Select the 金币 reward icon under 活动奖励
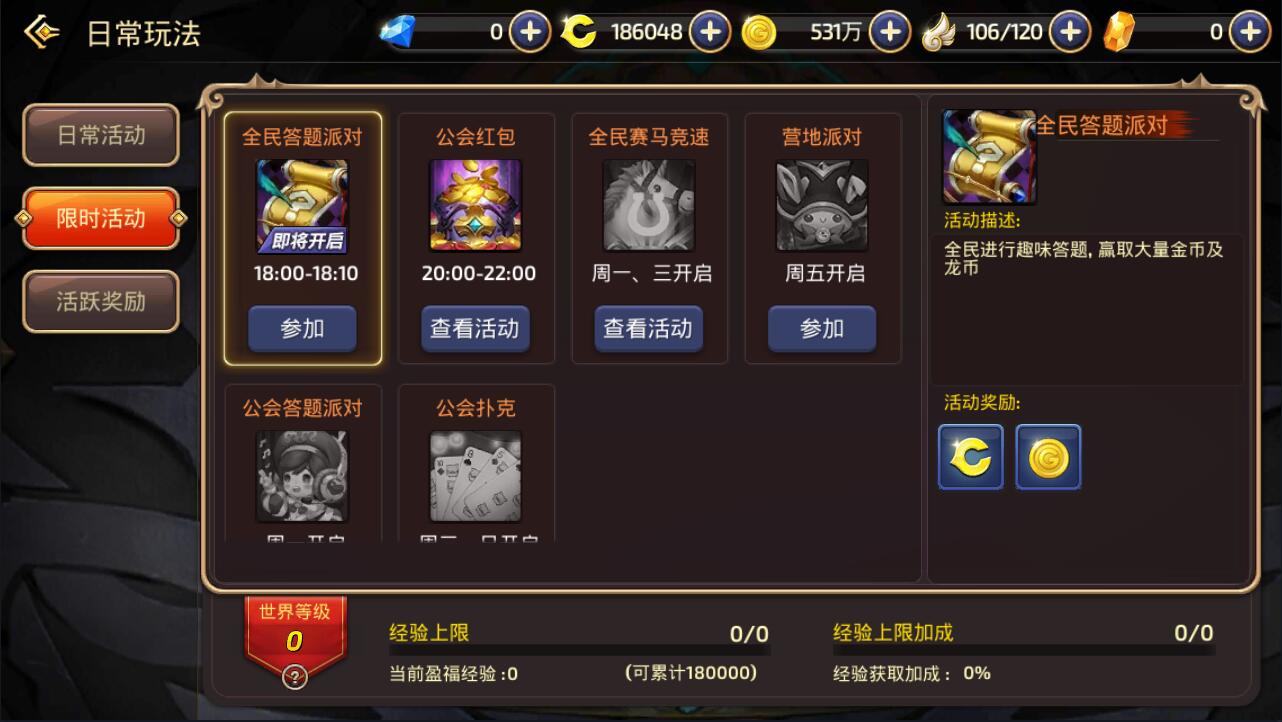This screenshot has height=722, width=1282. point(1047,457)
